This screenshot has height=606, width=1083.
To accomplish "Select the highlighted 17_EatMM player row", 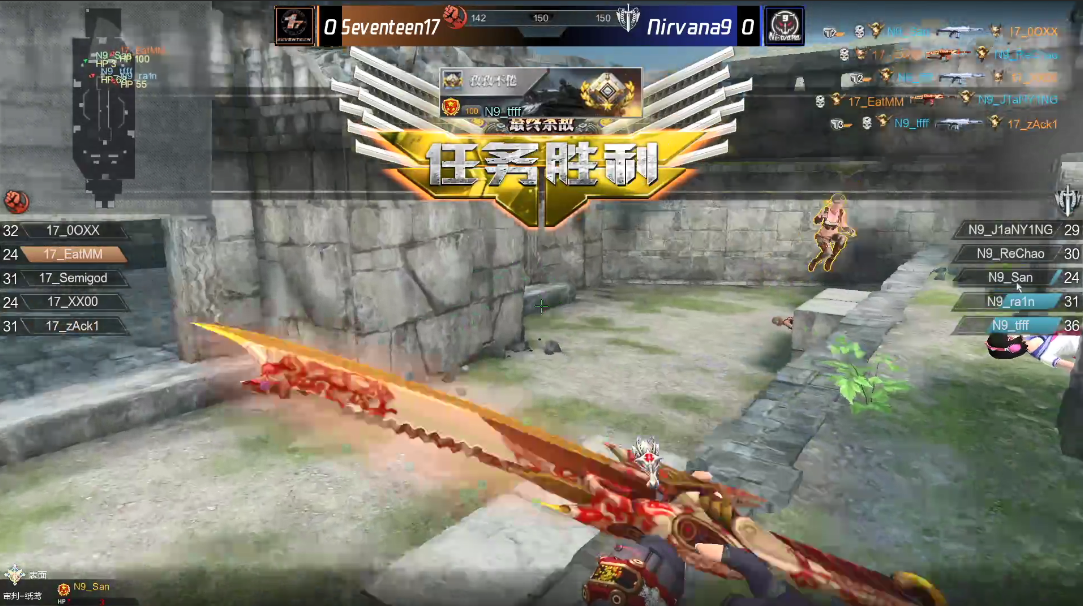I will coord(74,254).
